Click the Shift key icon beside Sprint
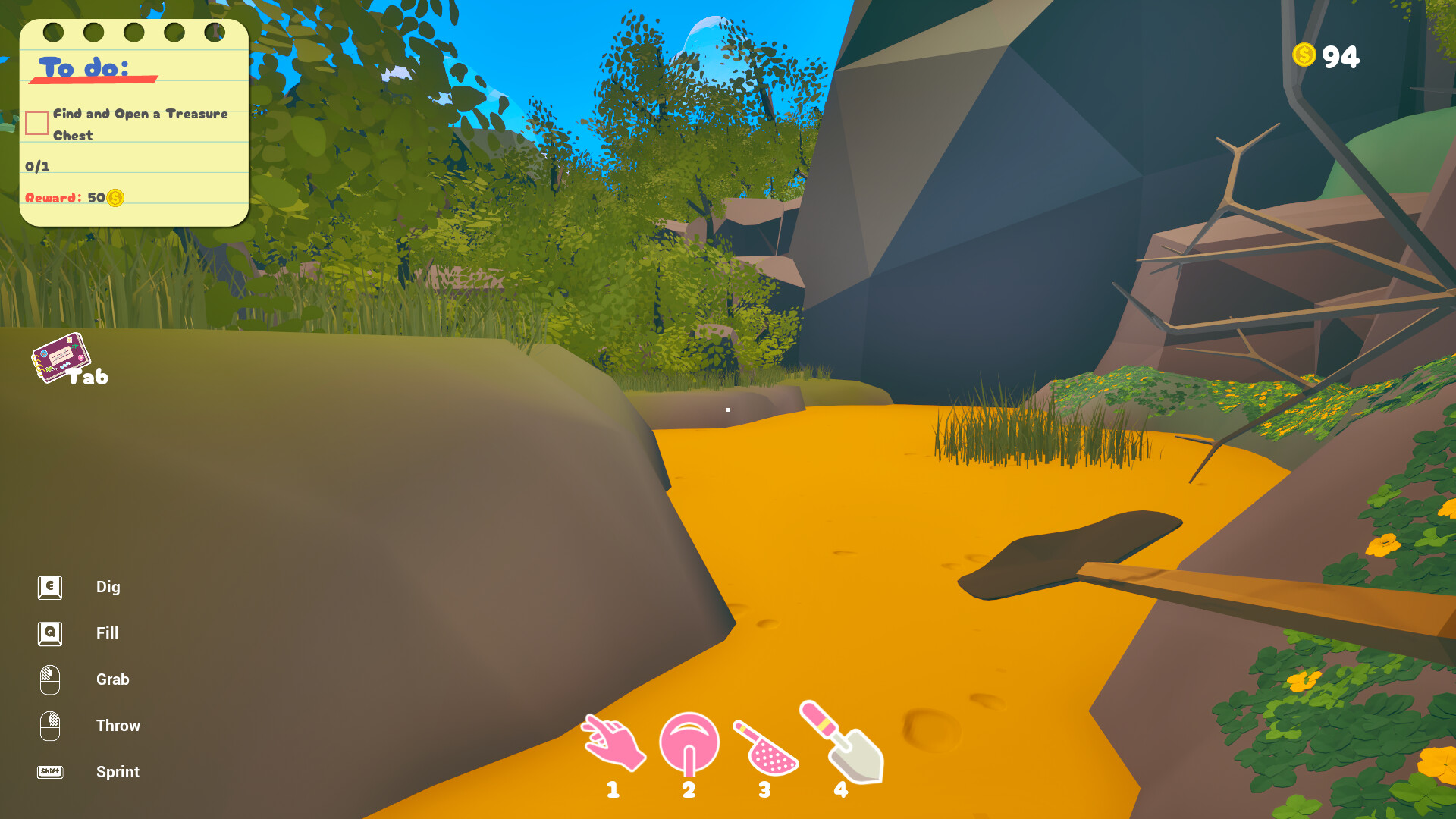 point(49,772)
